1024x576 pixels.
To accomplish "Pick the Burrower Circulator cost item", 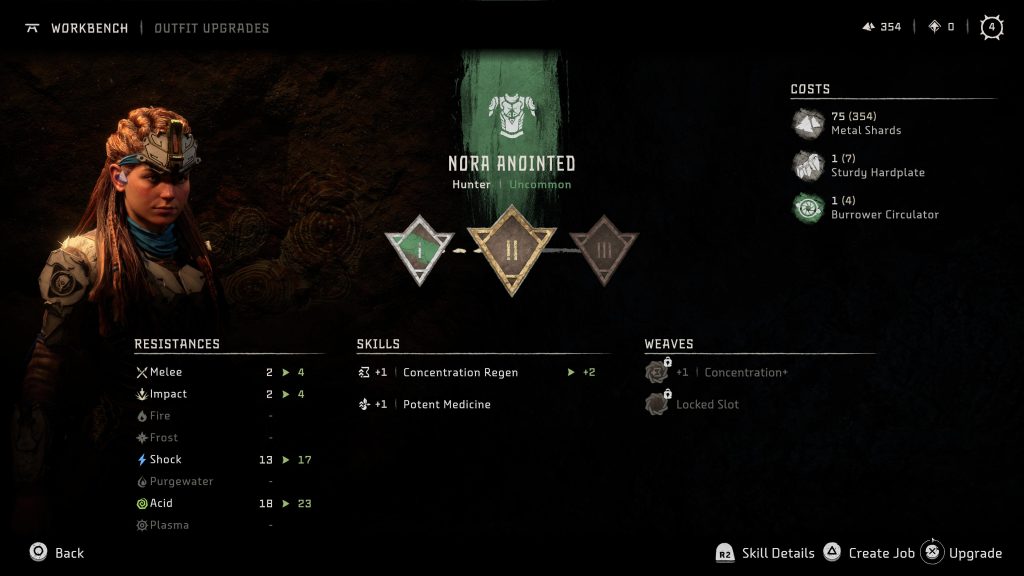I will pos(884,207).
